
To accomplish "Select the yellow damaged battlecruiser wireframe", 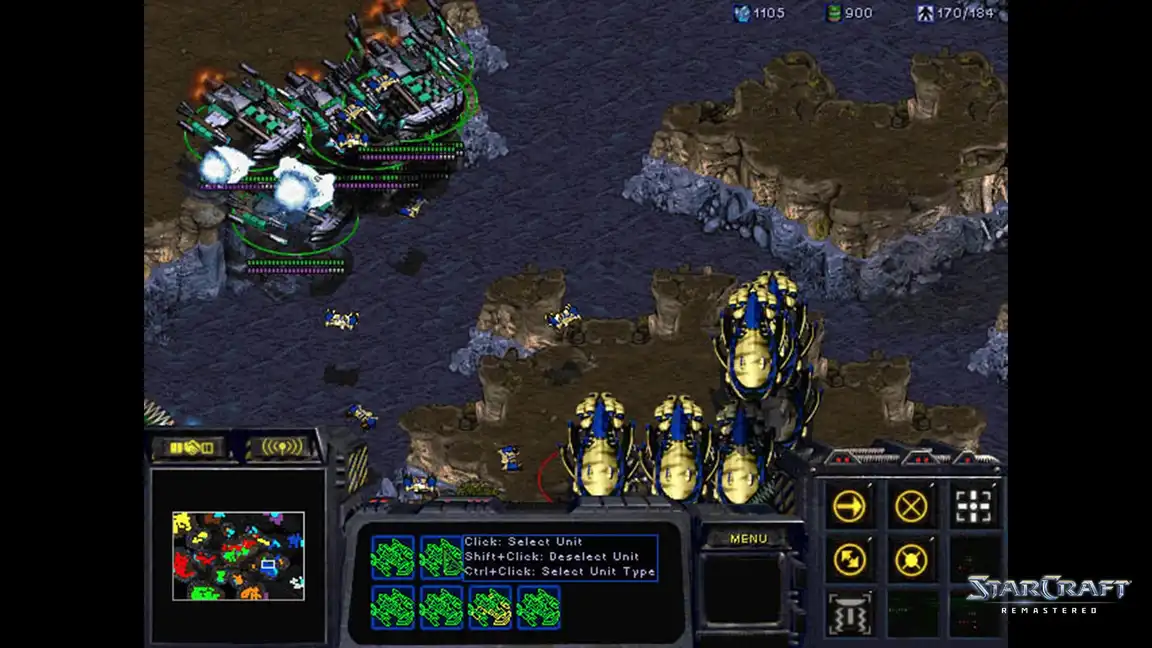I will click(x=490, y=607).
